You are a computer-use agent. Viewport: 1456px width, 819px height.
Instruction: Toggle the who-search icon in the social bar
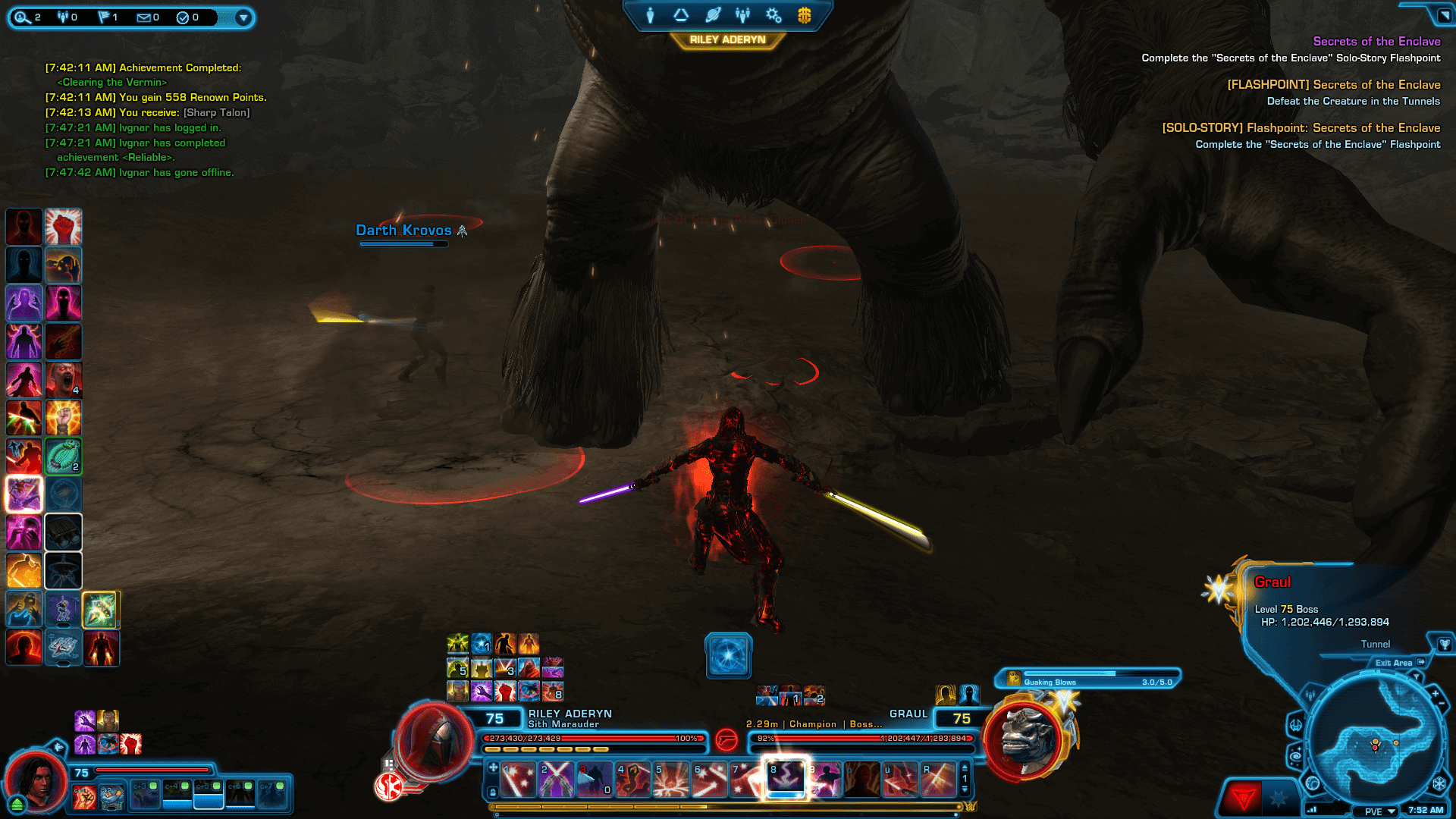coord(23,17)
